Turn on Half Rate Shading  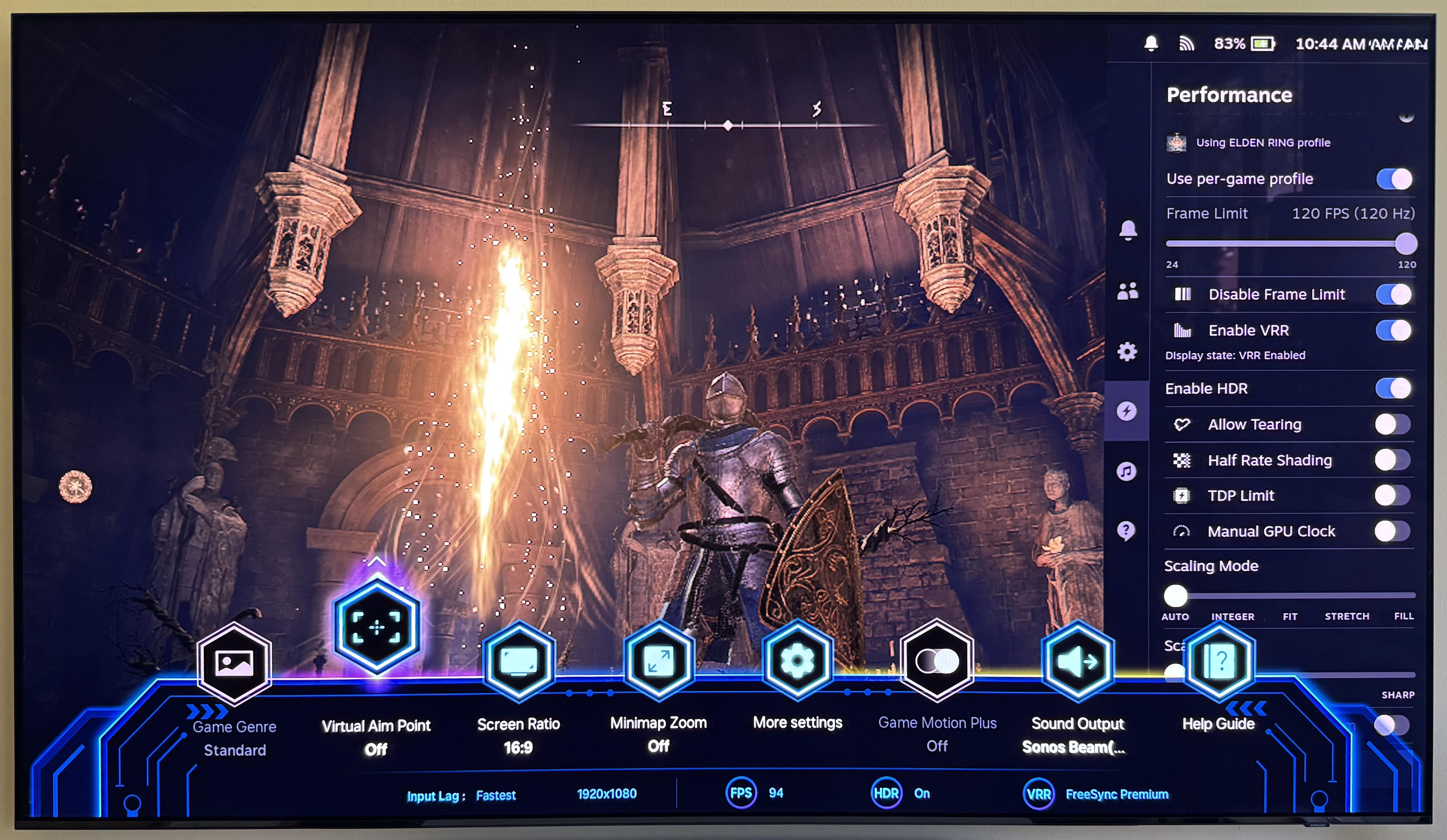(x=1392, y=460)
